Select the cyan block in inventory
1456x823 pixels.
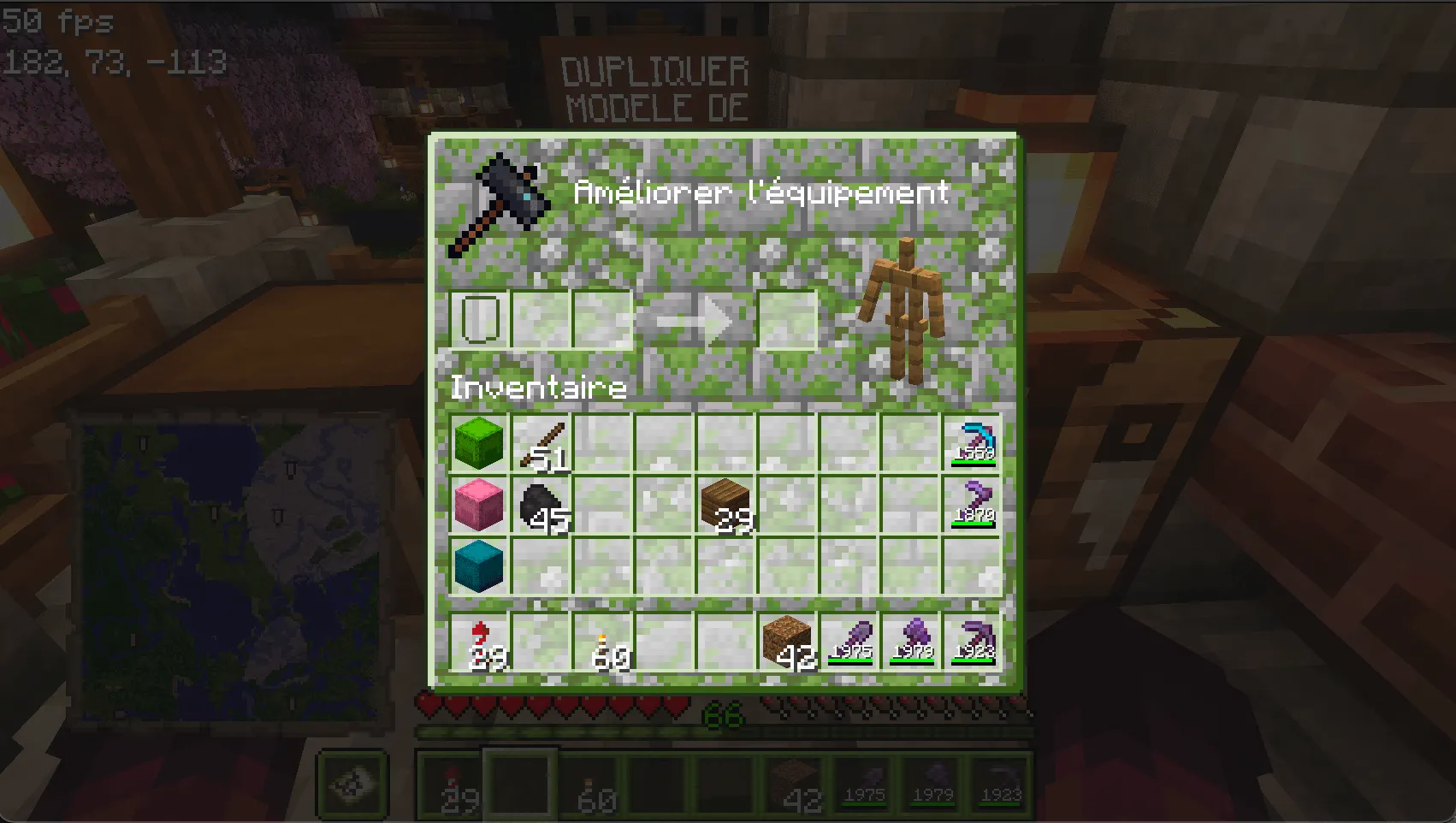click(x=478, y=566)
